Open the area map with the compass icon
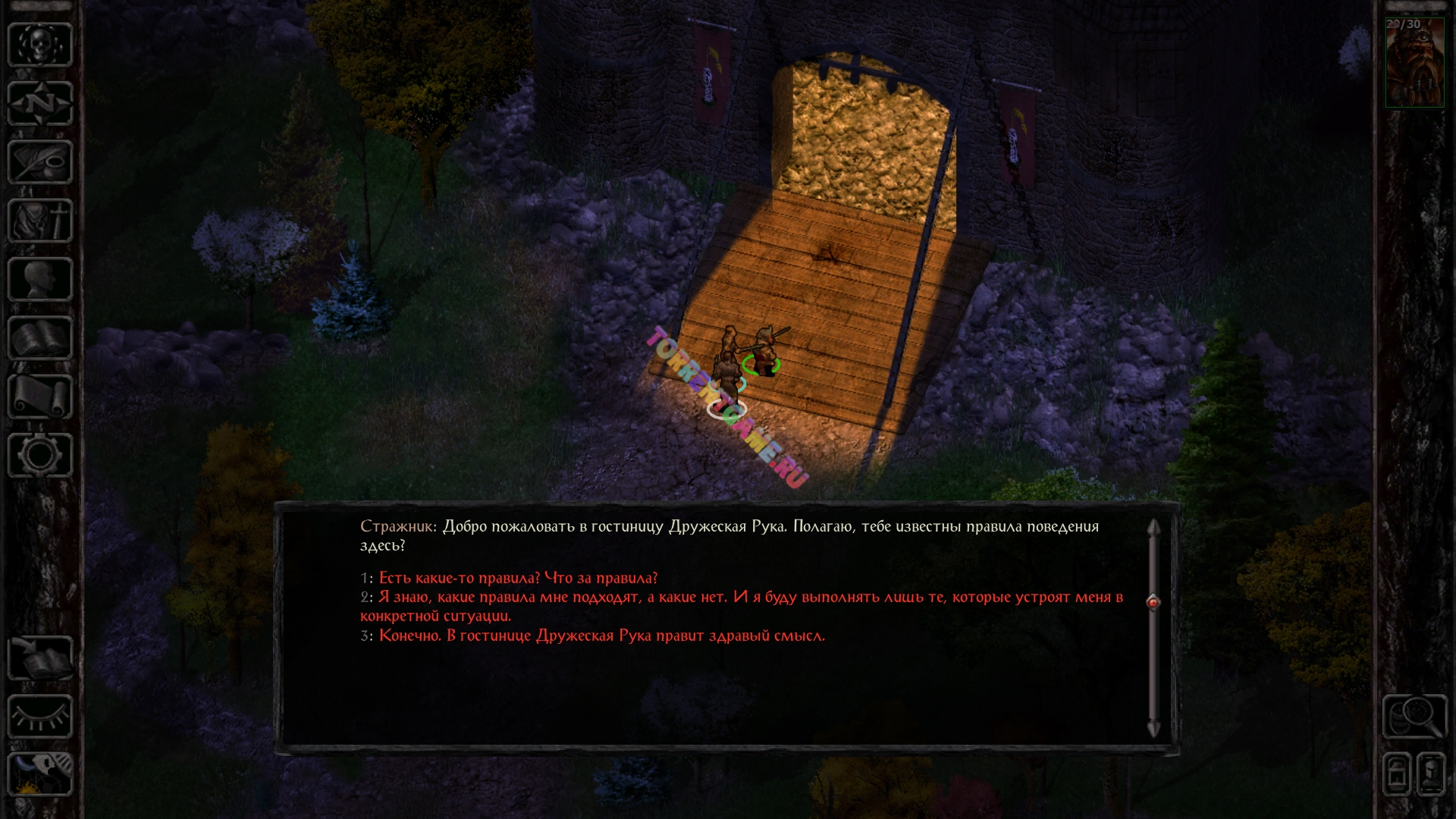Viewport: 1456px width, 819px height. 40,103
